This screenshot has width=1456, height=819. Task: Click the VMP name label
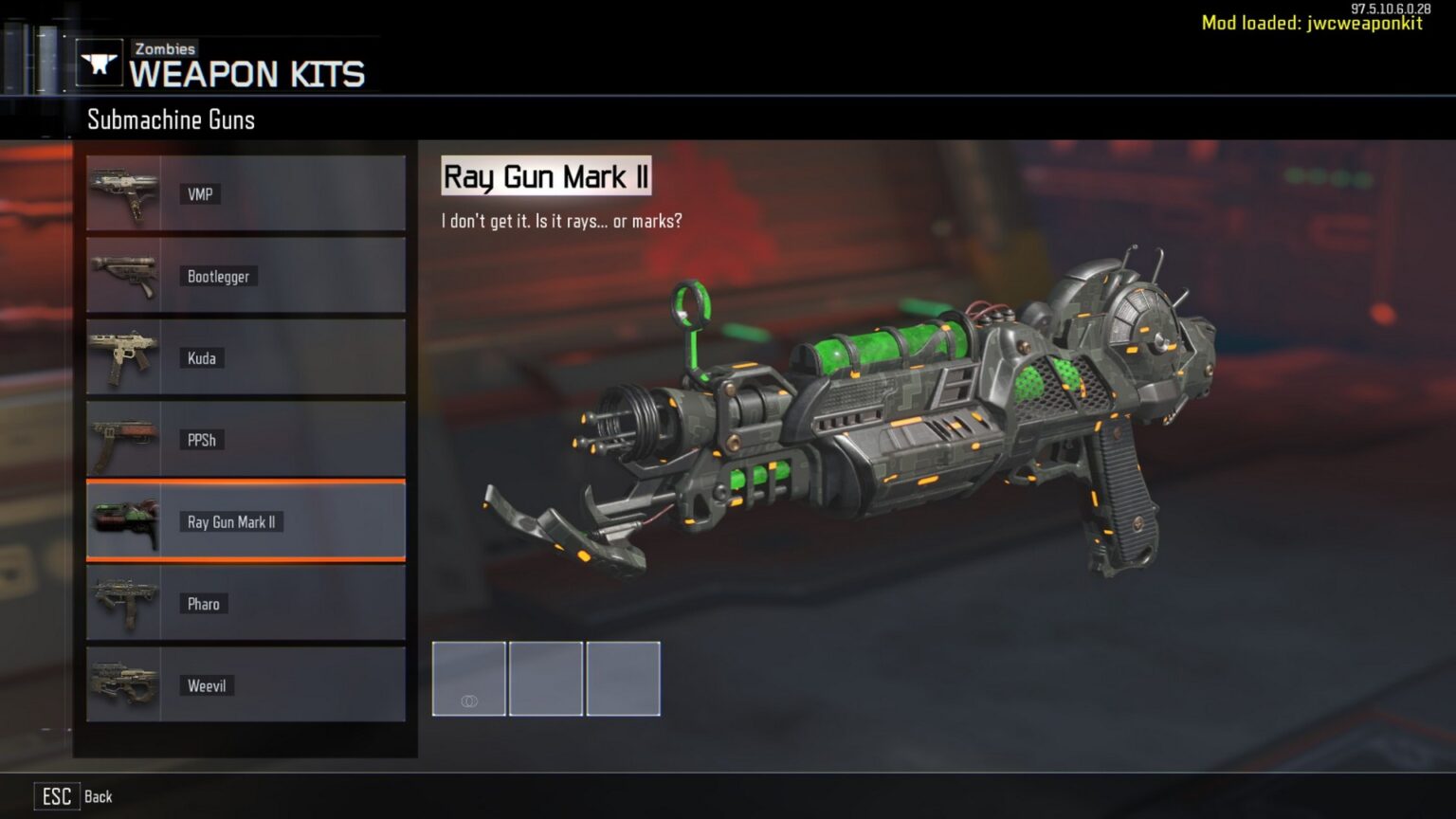pos(200,193)
